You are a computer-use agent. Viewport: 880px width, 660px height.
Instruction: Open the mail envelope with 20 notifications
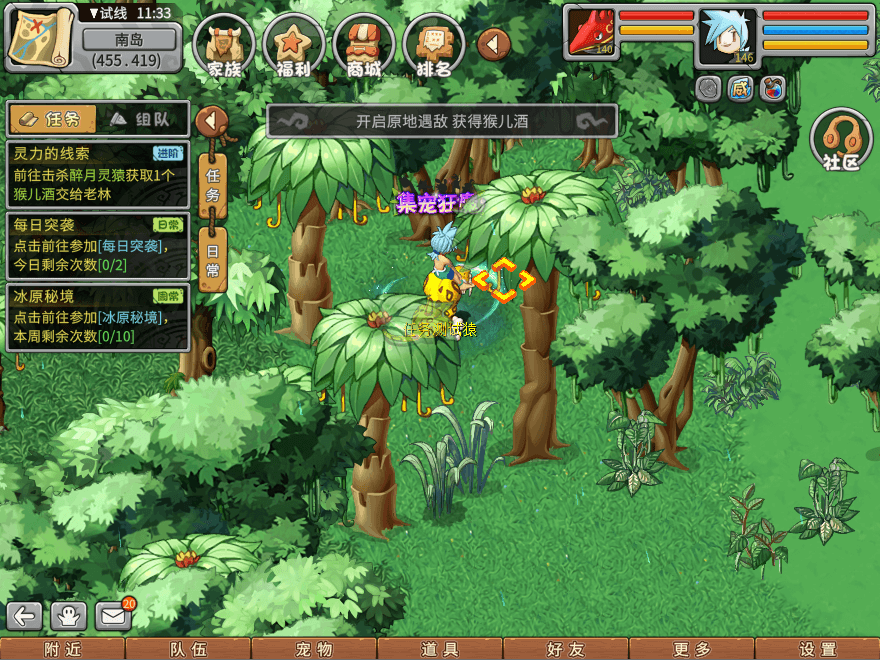tap(113, 615)
